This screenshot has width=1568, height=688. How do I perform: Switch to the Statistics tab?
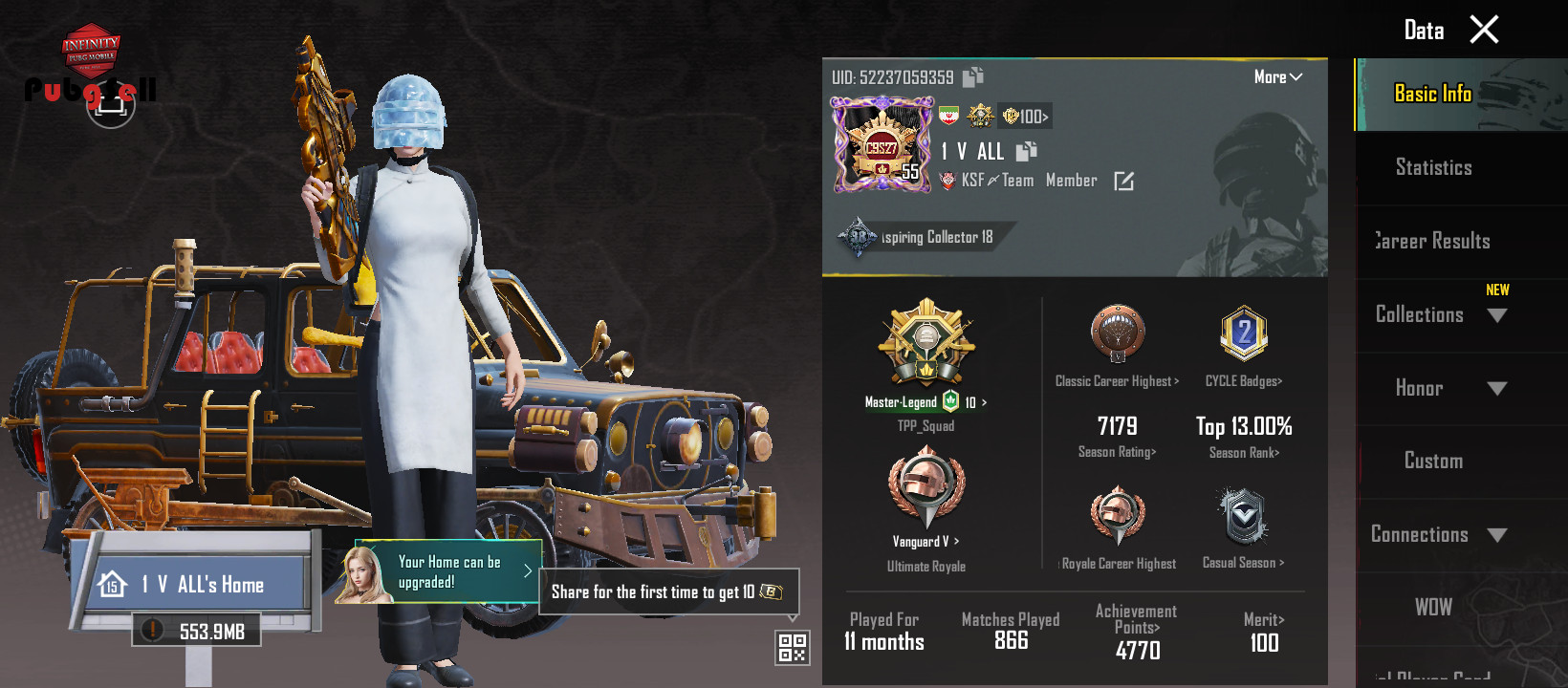tap(1433, 168)
